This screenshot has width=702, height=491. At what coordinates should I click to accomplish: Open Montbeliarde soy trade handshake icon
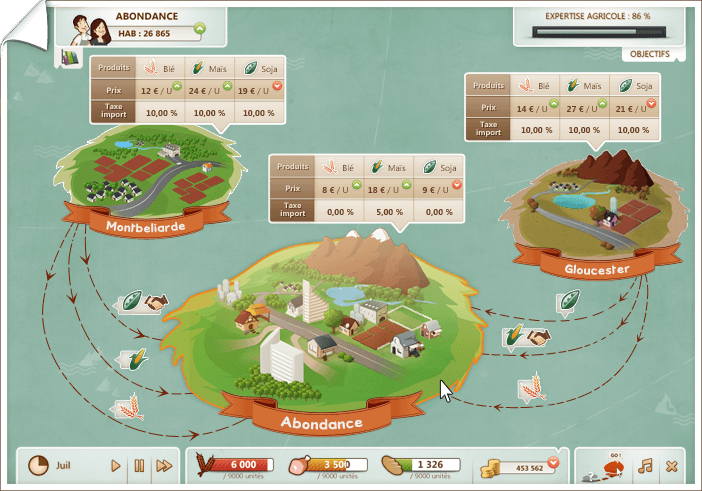(156, 301)
